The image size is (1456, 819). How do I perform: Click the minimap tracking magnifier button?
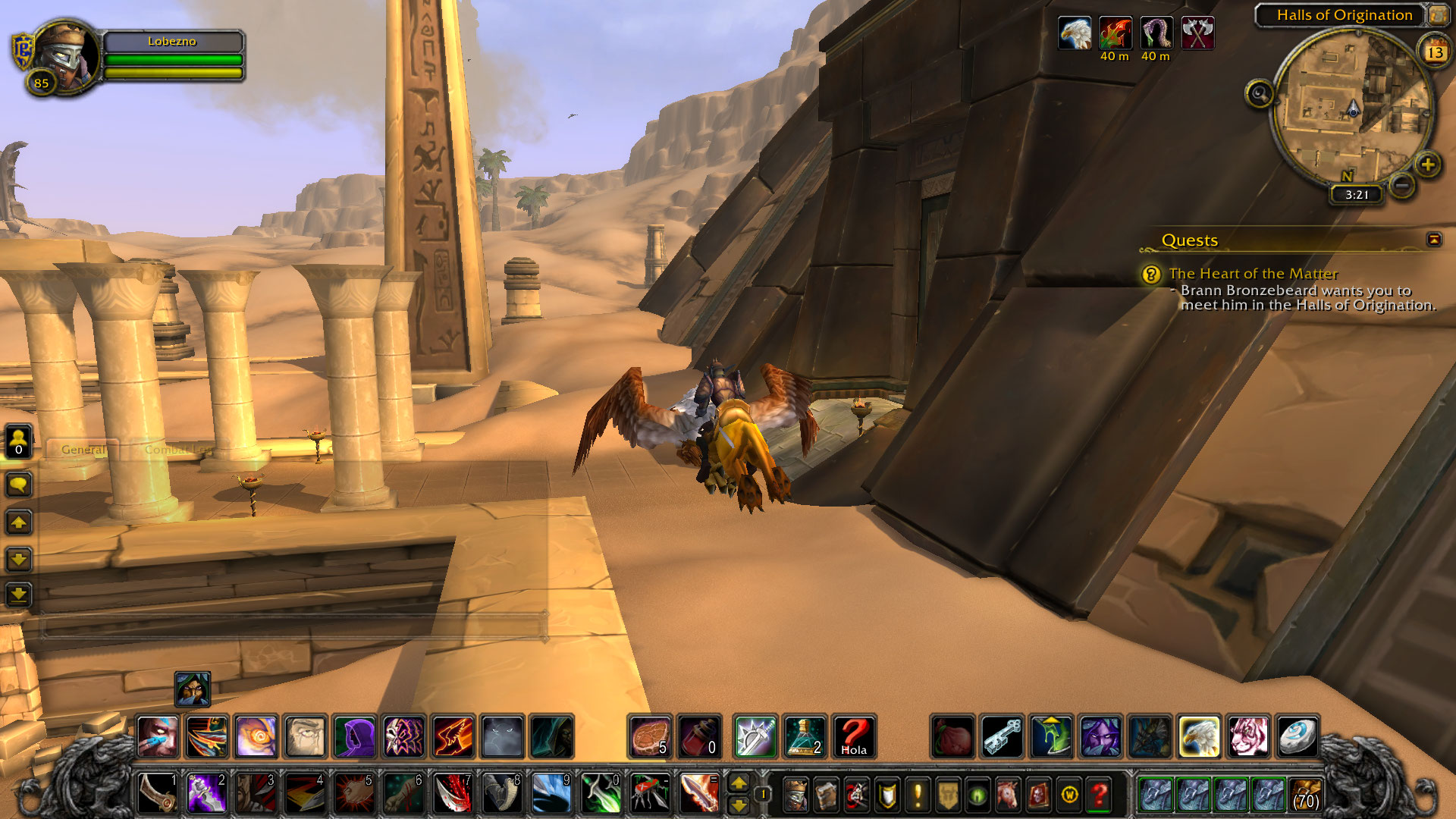[1260, 94]
